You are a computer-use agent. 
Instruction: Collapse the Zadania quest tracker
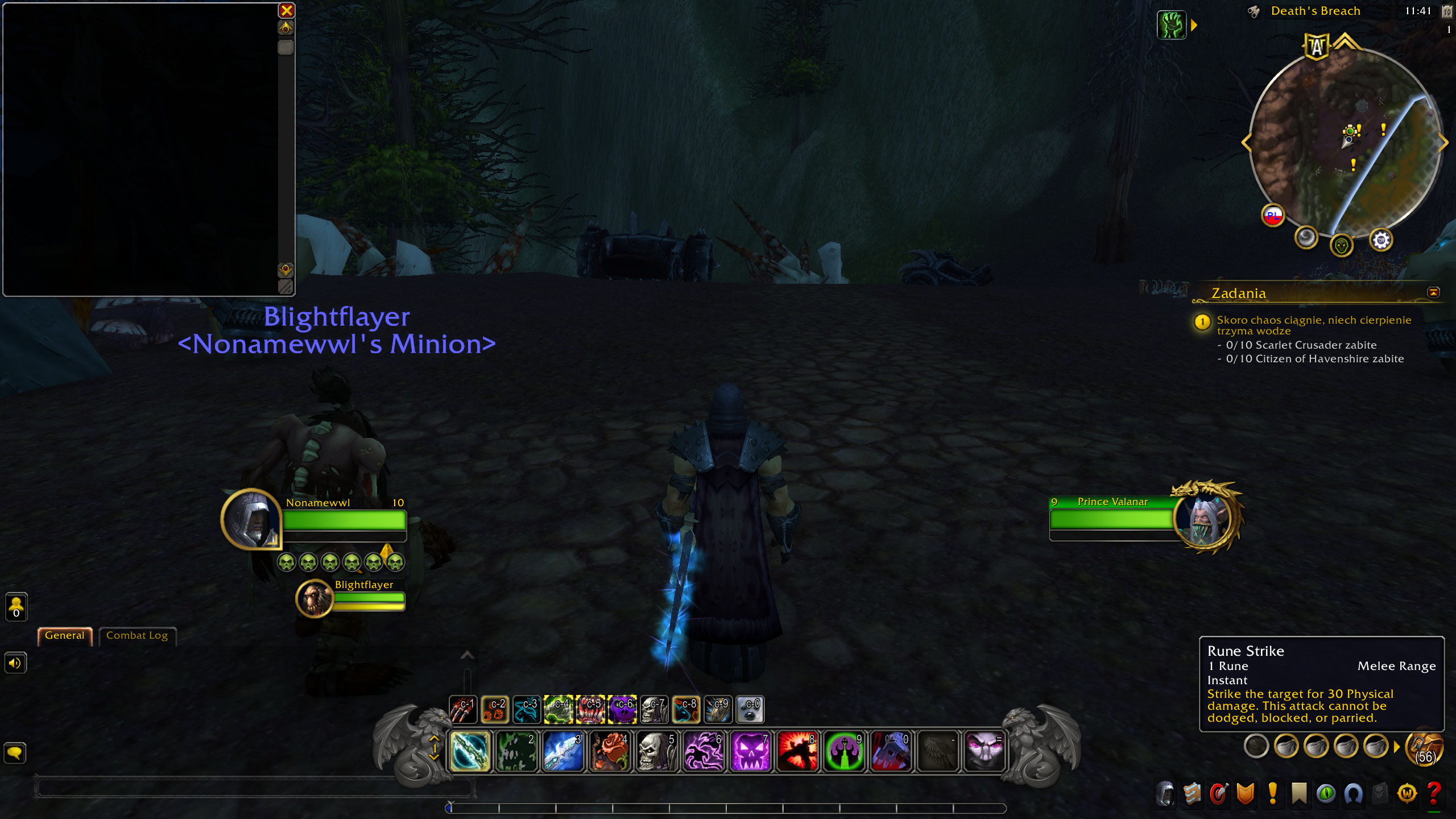[x=1433, y=291]
